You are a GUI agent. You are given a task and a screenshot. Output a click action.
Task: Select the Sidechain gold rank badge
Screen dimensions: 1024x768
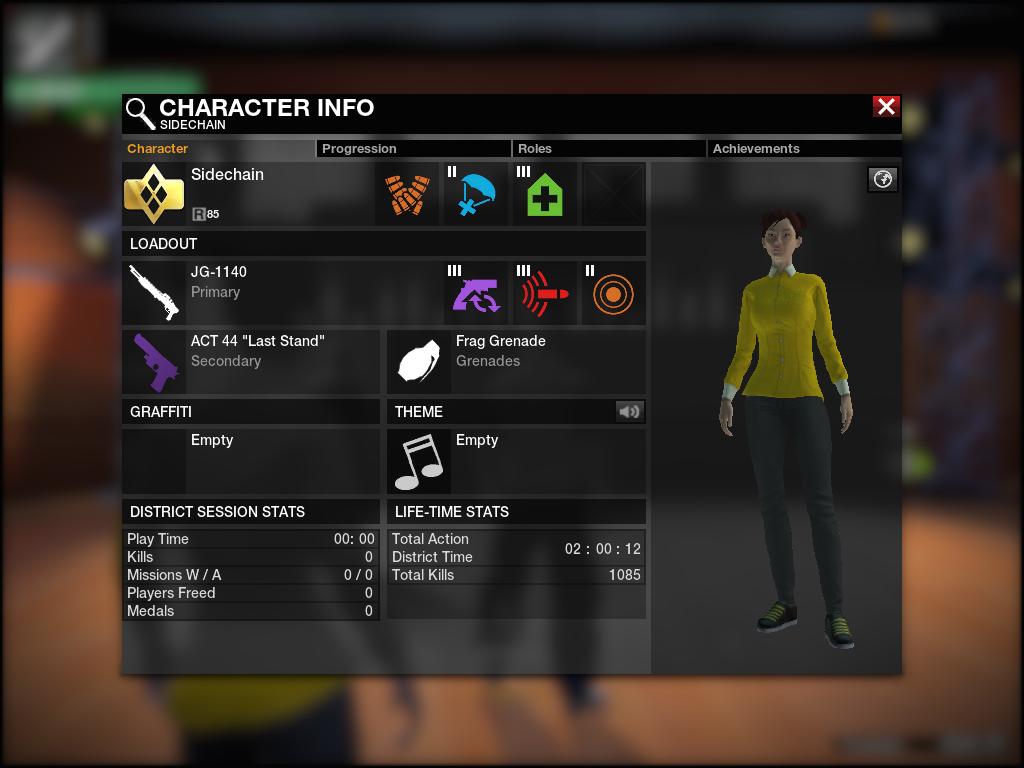(x=154, y=194)
